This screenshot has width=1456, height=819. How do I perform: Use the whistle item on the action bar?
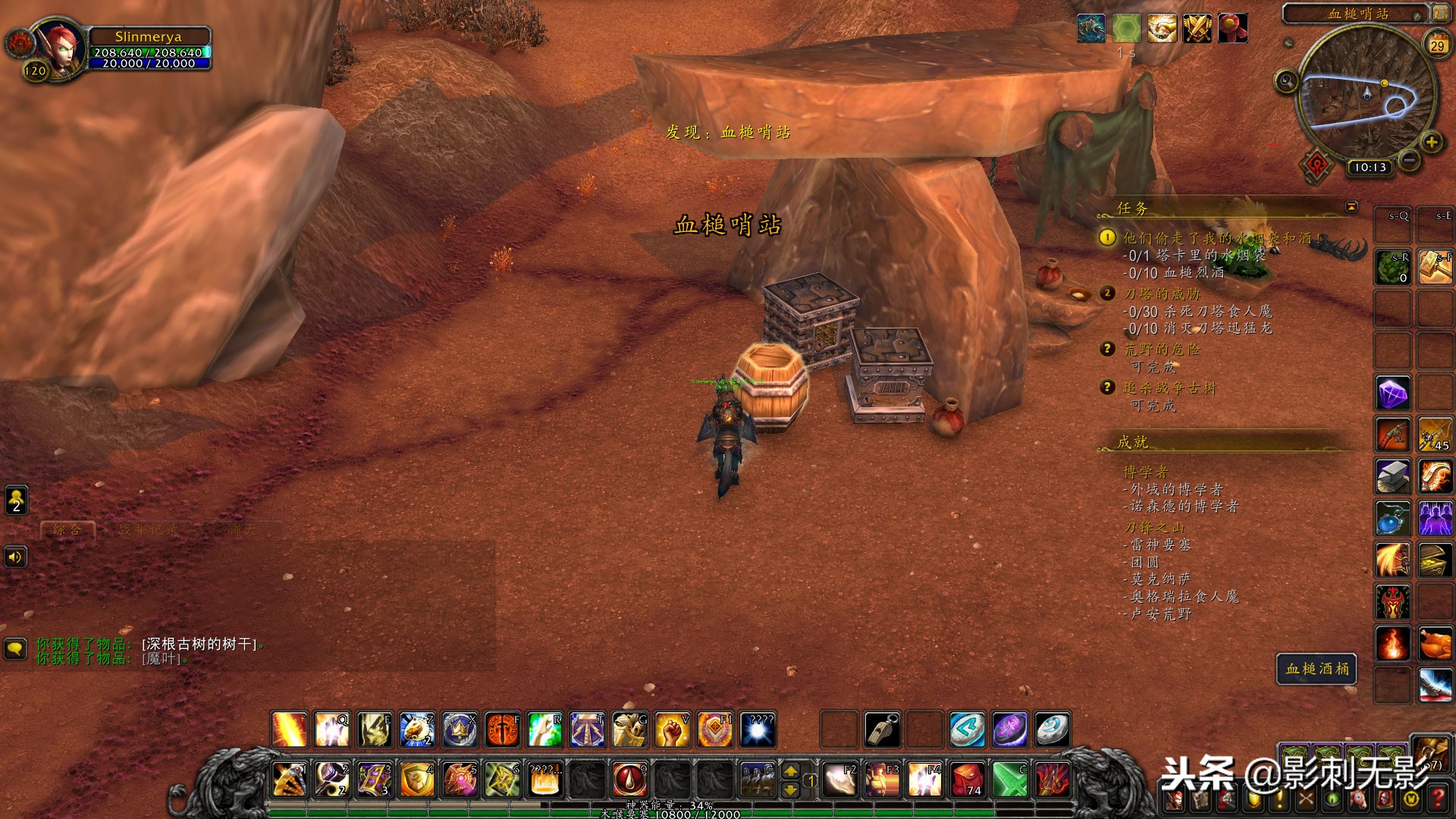(x=882, y=730)
